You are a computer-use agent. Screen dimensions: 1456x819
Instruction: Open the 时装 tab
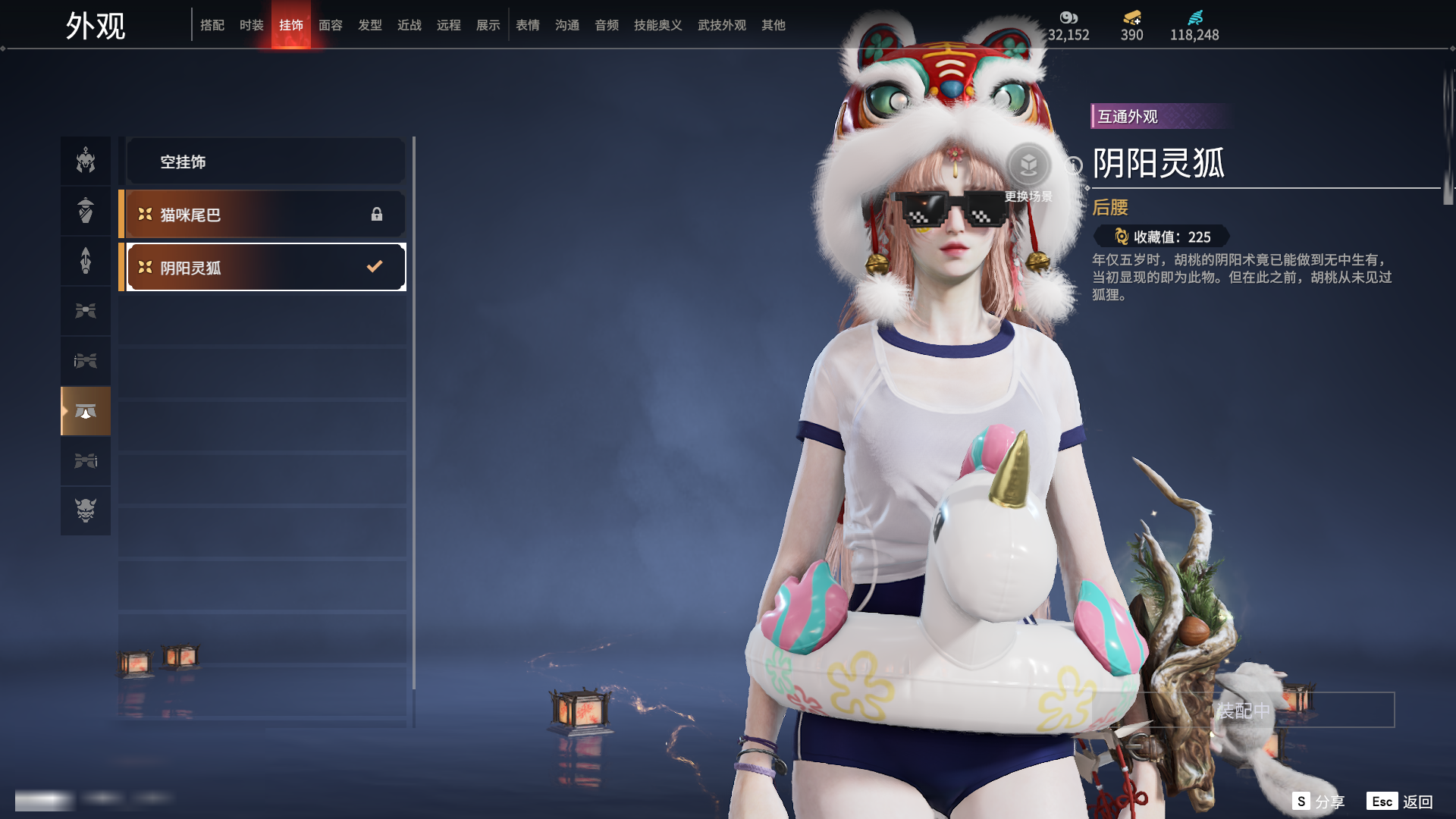[x=251, y=25]
